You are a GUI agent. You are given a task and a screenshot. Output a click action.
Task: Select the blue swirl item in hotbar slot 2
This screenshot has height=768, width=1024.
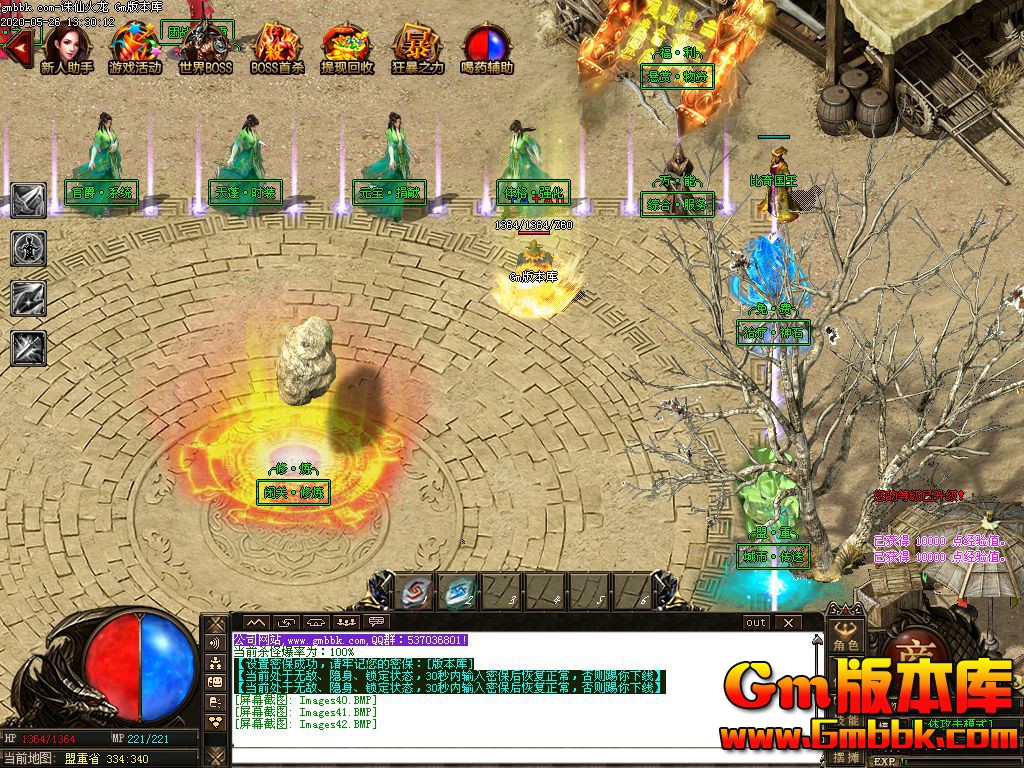pos(460,592)
